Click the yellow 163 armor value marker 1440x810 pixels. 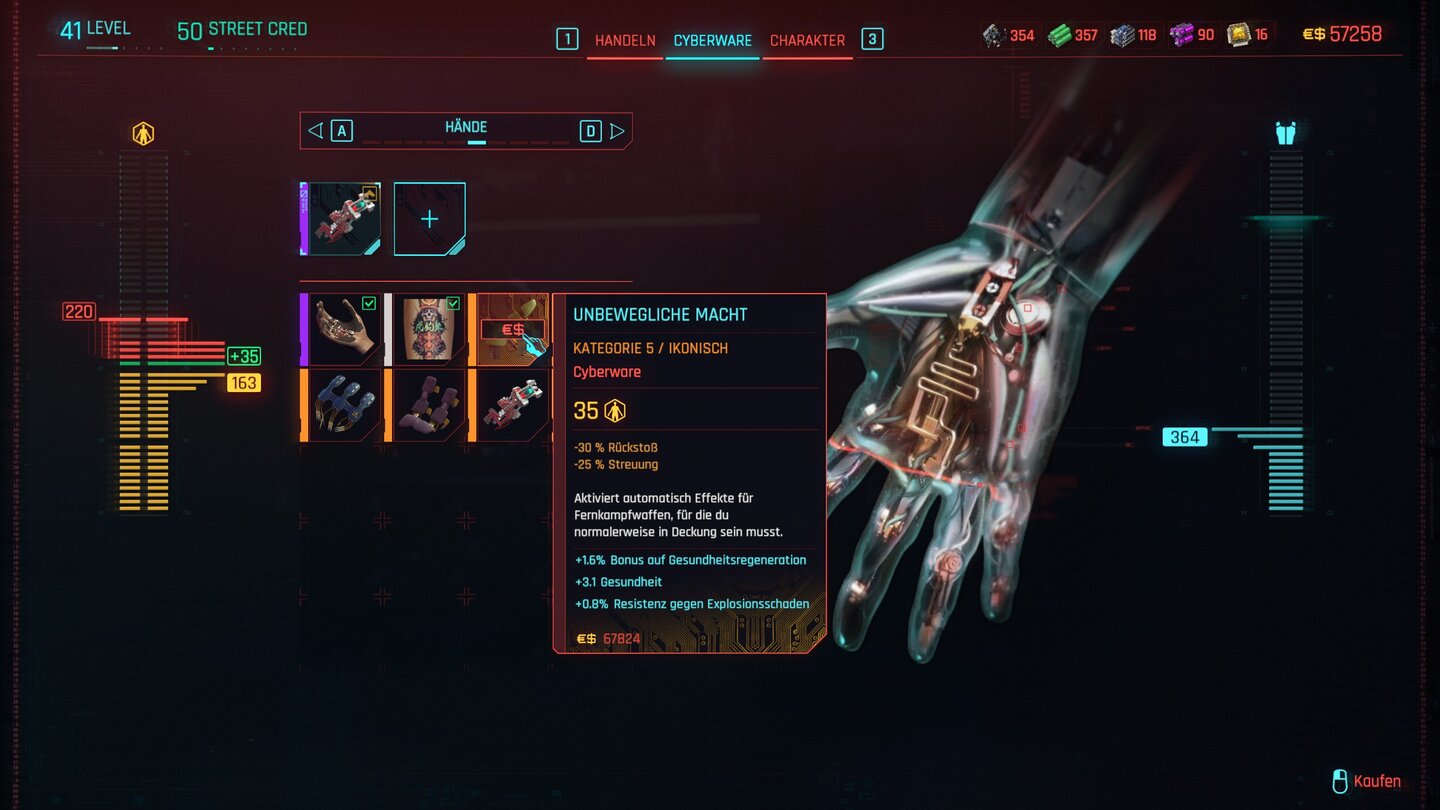pos(243,382)
